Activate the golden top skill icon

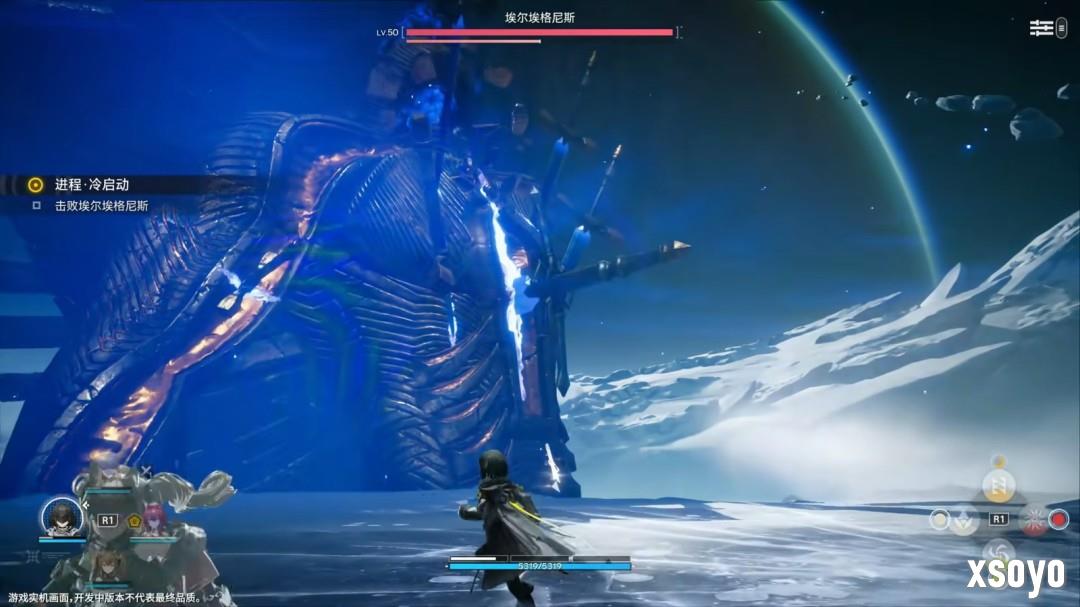(997, 486)
